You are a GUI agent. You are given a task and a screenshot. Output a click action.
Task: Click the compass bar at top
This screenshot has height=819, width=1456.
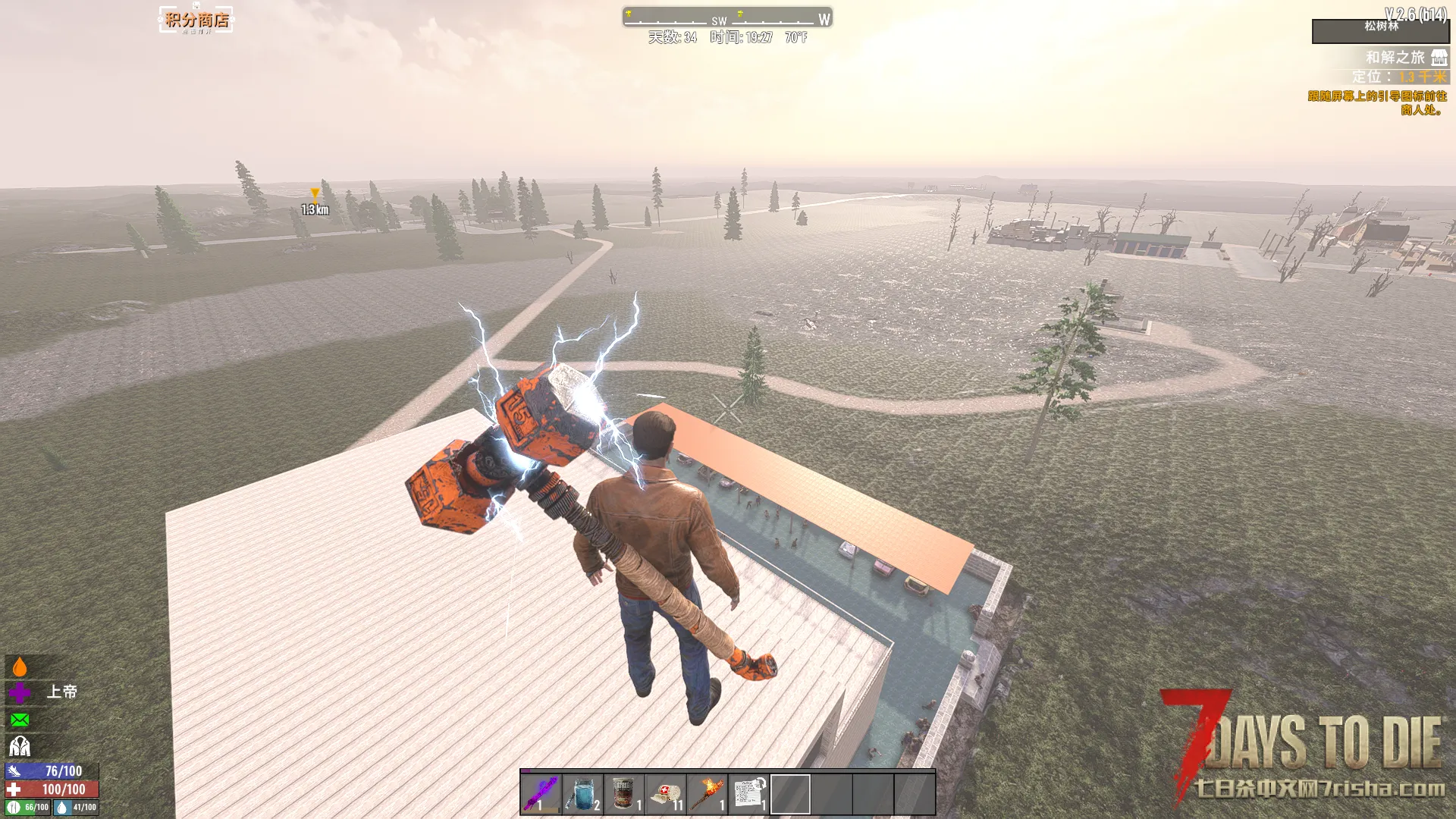point(726,17)
